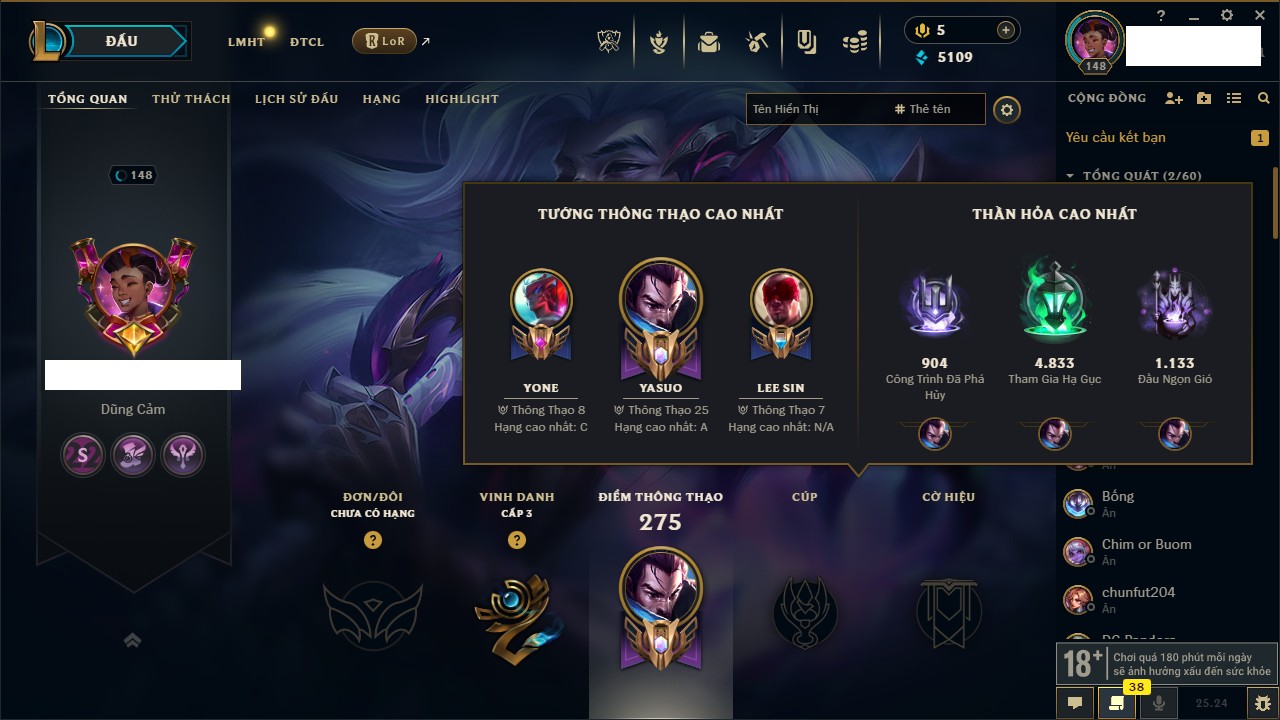Click the ĐẤU play button
This screenshot has width=1280, height=720.
point(121,41)
